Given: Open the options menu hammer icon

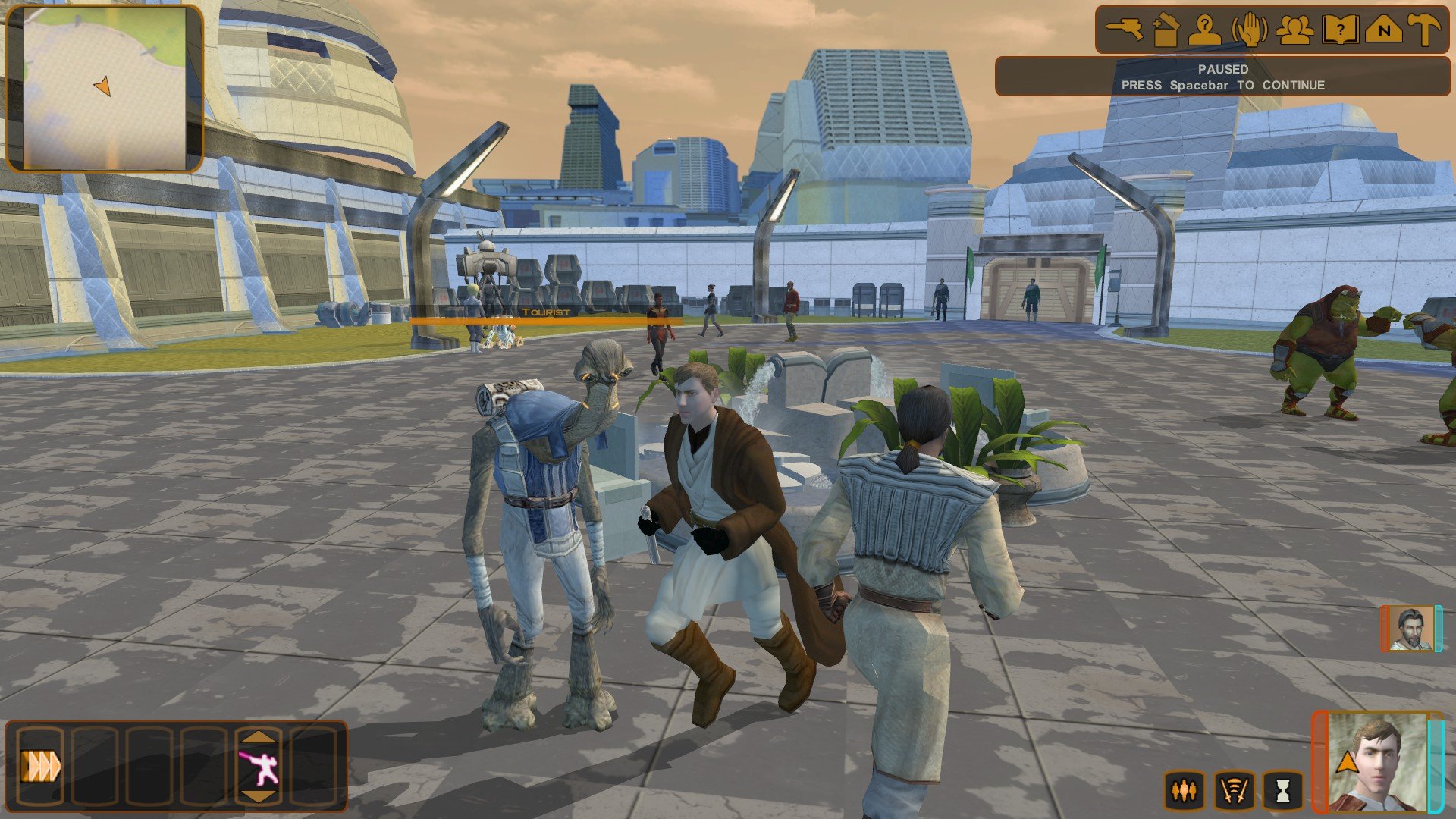Looking at the screenshot, I should click(1425, 30).
